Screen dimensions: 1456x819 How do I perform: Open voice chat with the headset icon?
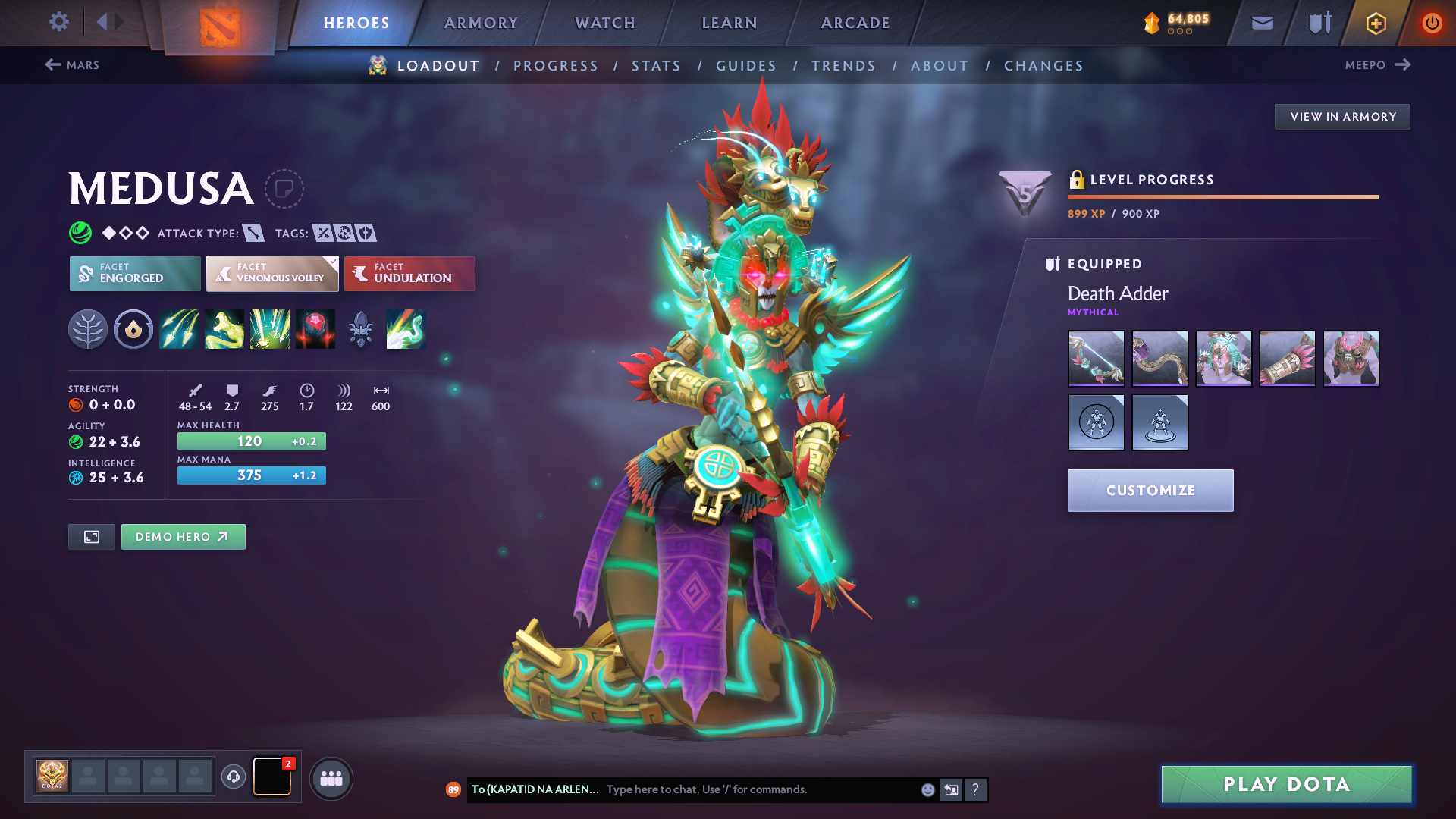pyautogui.click(x=234, y=777)
